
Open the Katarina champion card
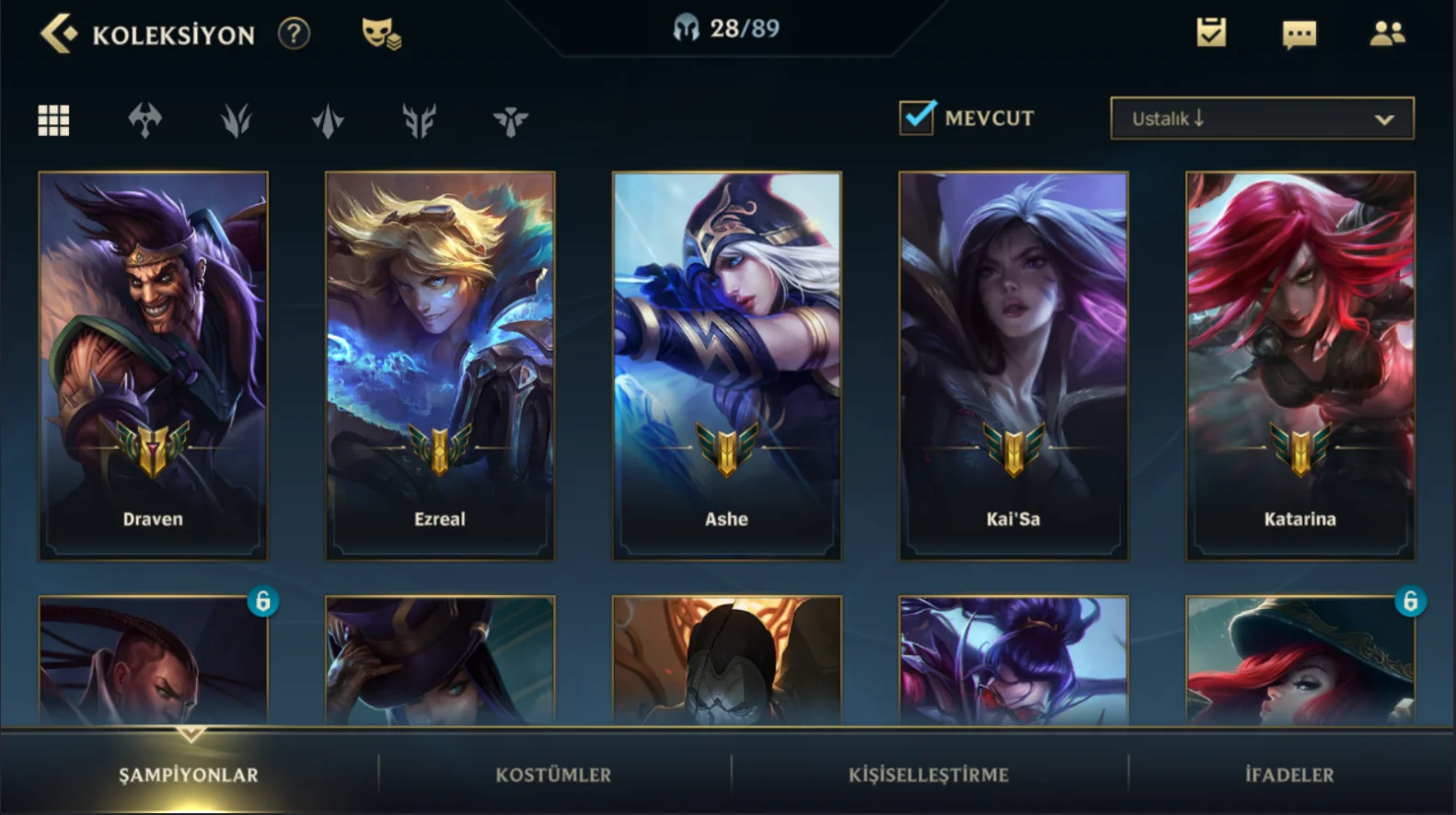click(1300, 365)
